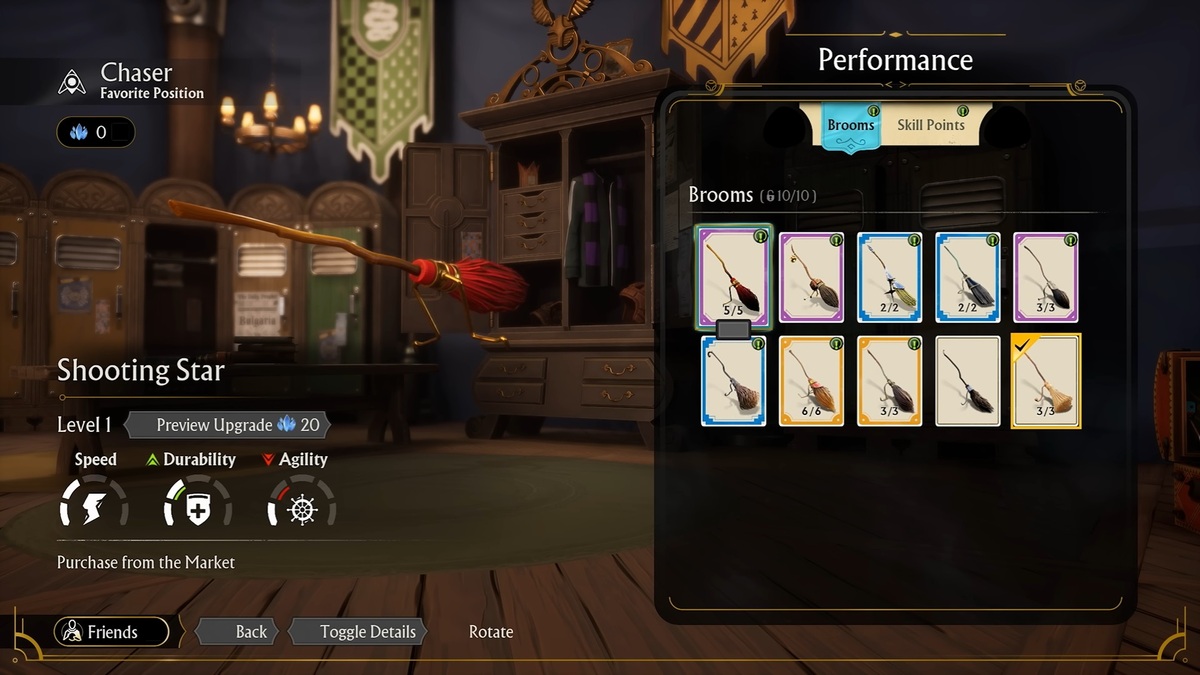The width and height of the screenshot is (1200, 675).
Task: Switch to the Skill Points tab
Action: coord(930,125)
